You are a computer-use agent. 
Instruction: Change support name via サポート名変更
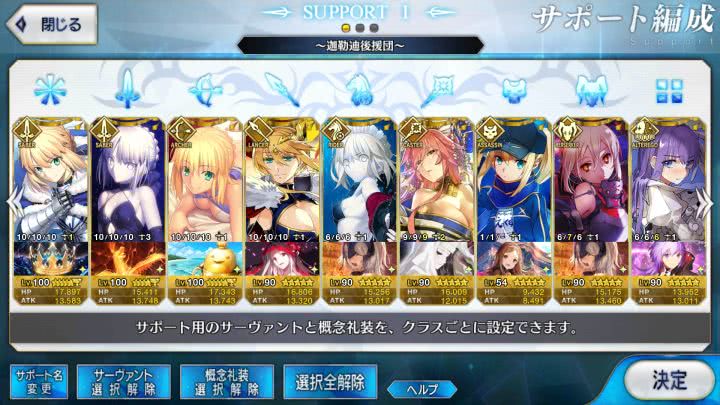coord(38,381)
